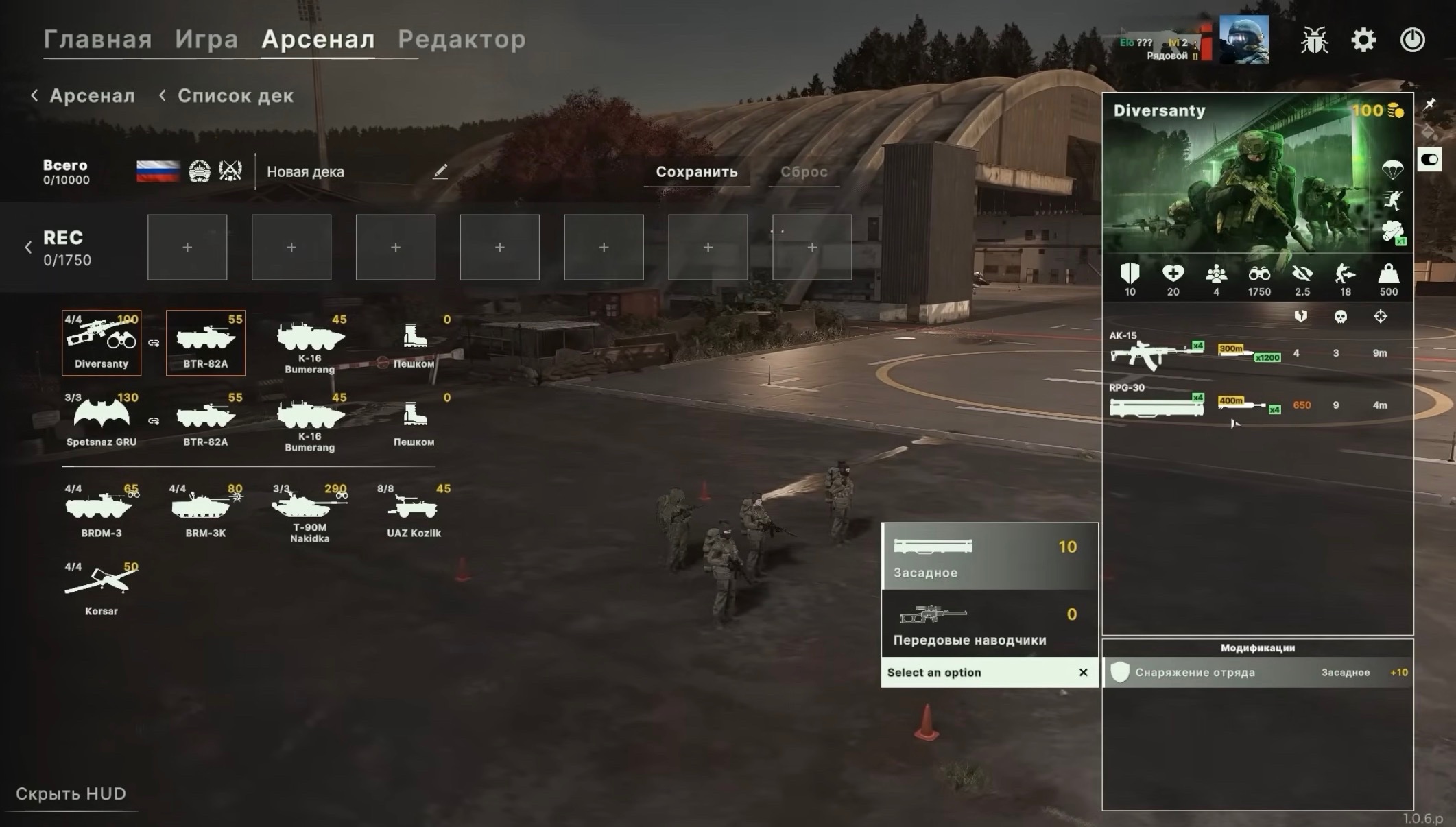Go back to Арсенал
This screenshot has width=1456, height=827.
pyautogui.click(x=84, y=96)
